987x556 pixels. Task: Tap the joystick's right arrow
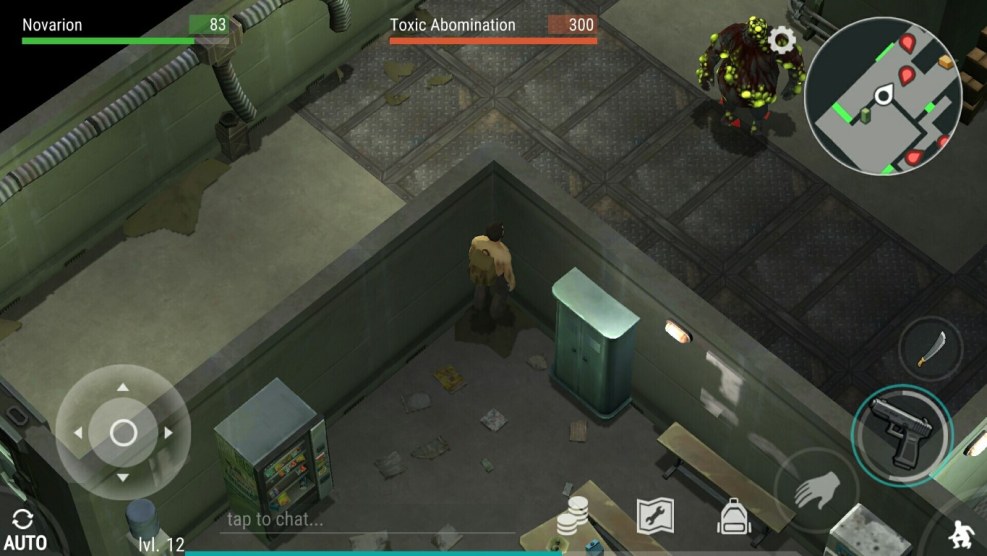(x=169, y=433)
